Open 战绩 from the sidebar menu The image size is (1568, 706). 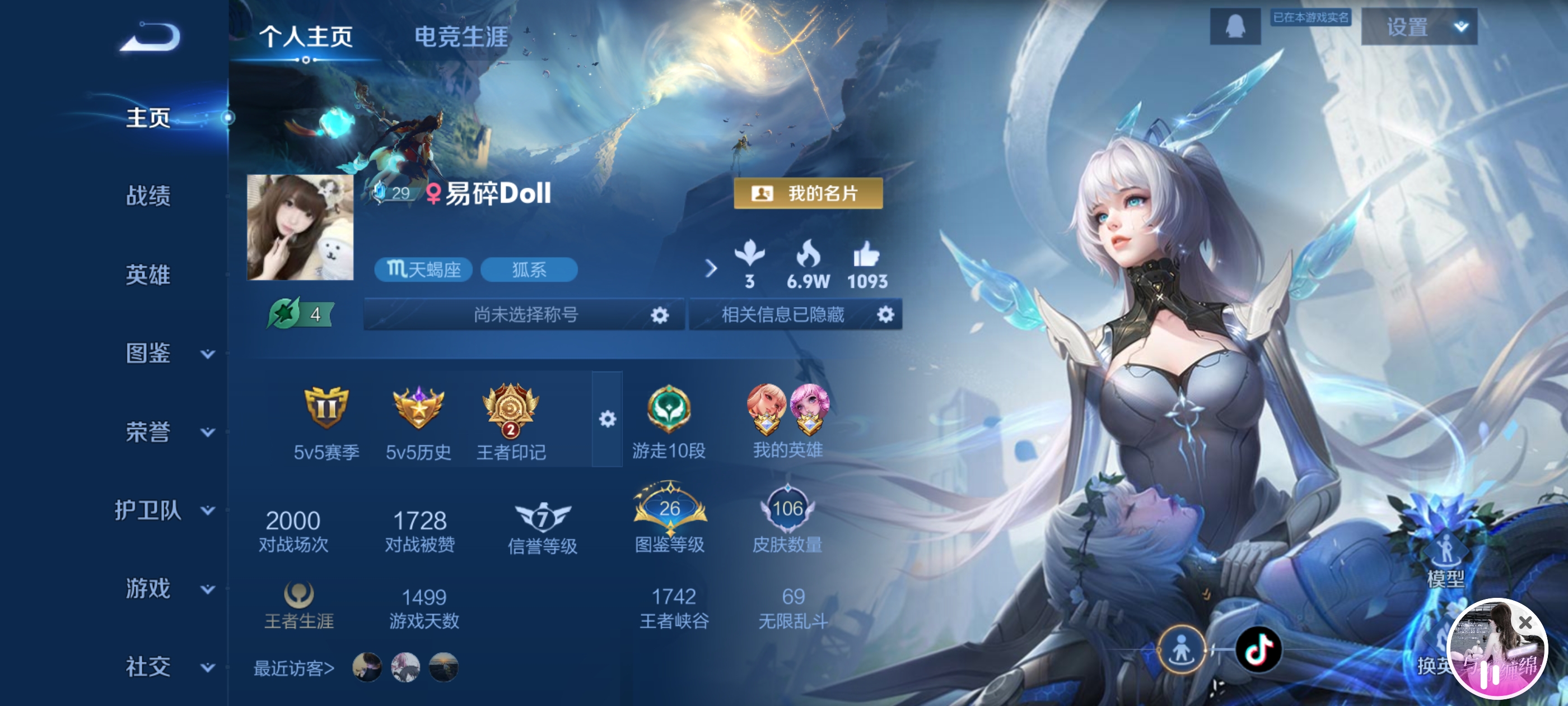pos(148,197)
